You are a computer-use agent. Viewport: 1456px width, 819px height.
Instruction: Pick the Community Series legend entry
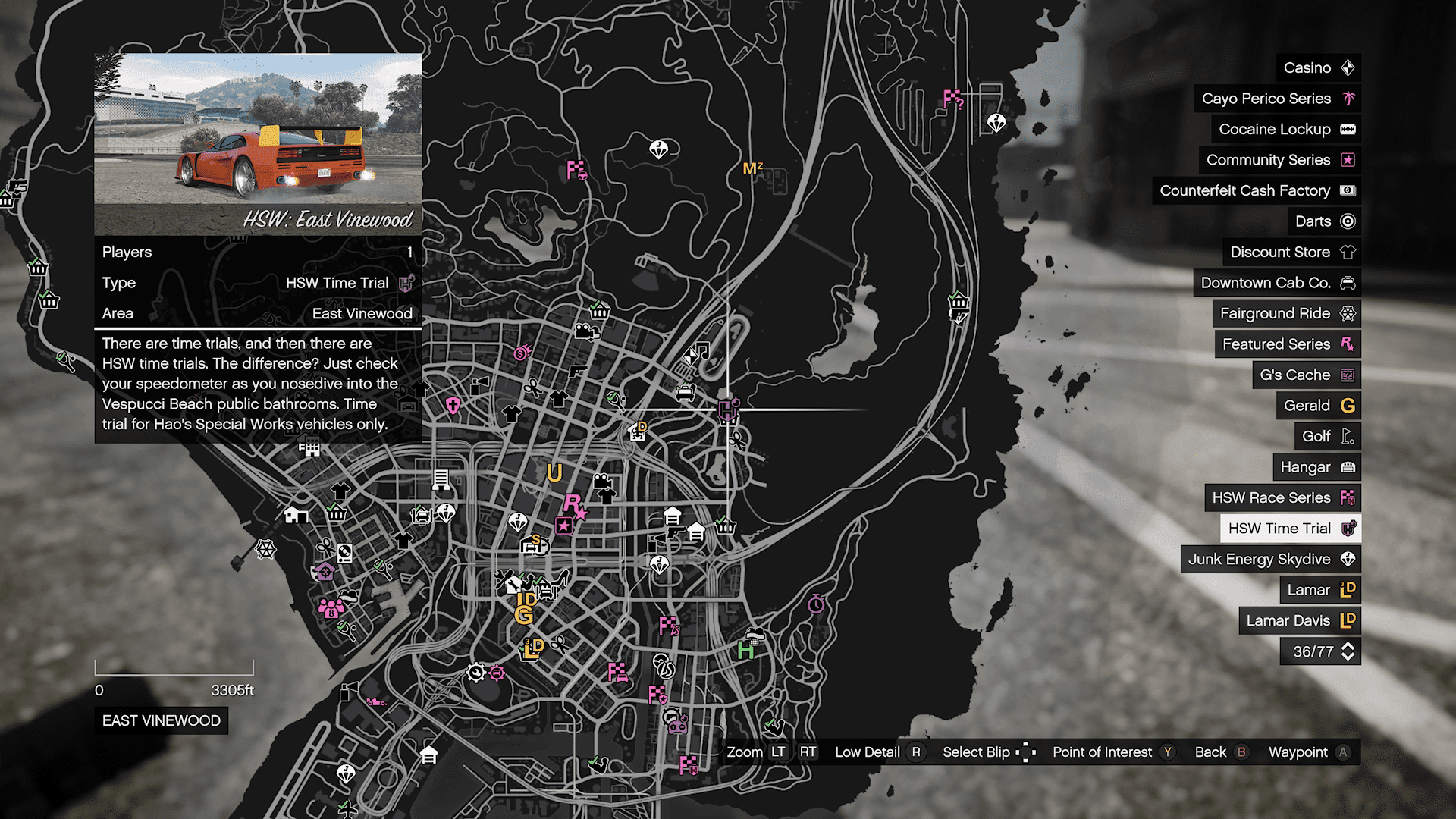[x=1279, y=160]
